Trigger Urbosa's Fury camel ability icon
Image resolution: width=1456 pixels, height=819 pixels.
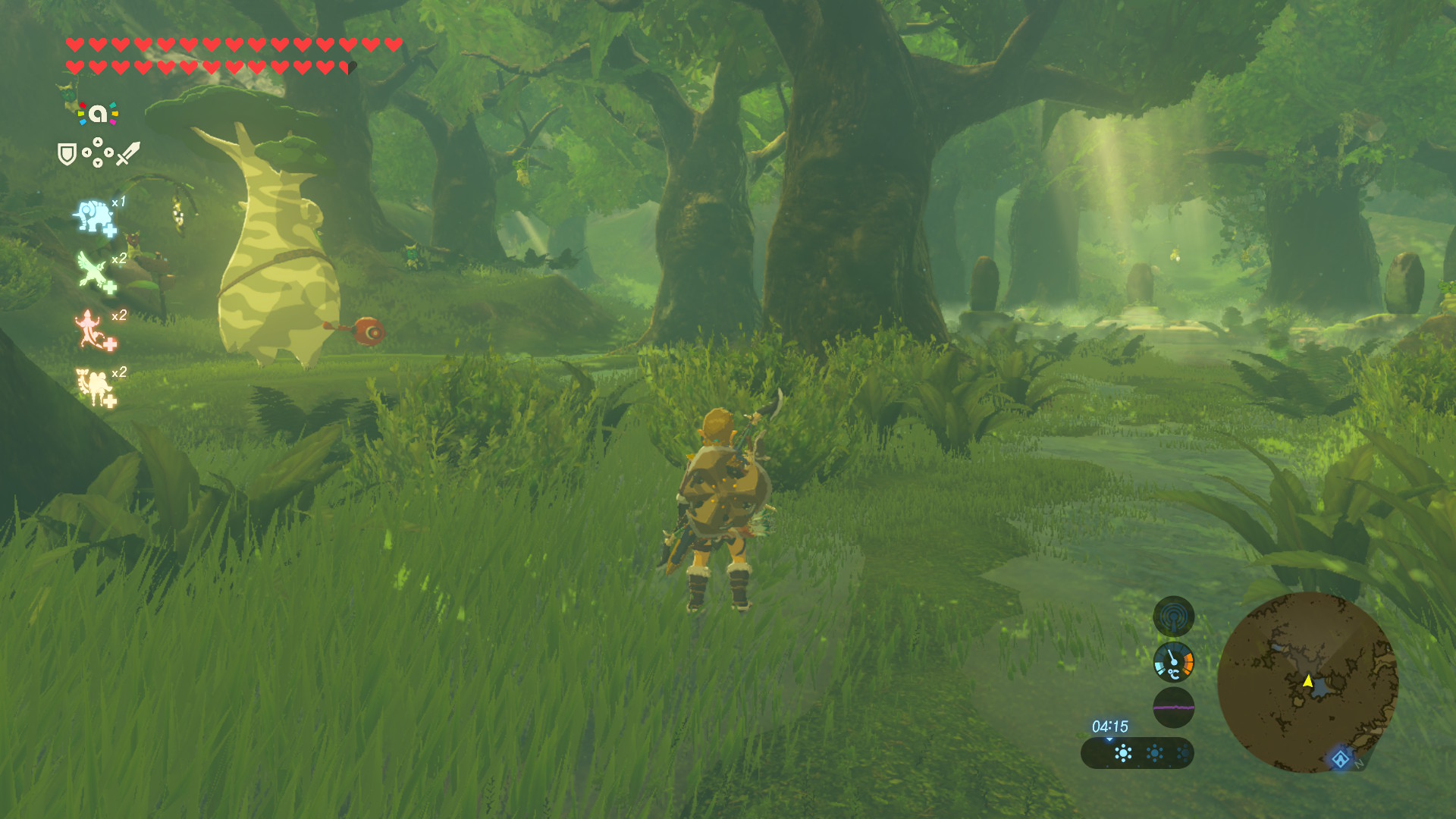94,387
